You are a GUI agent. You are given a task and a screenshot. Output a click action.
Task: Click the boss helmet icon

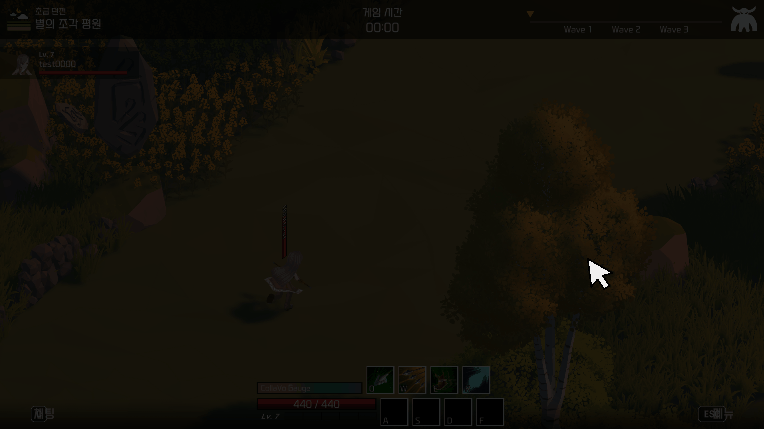pos(743,20)
